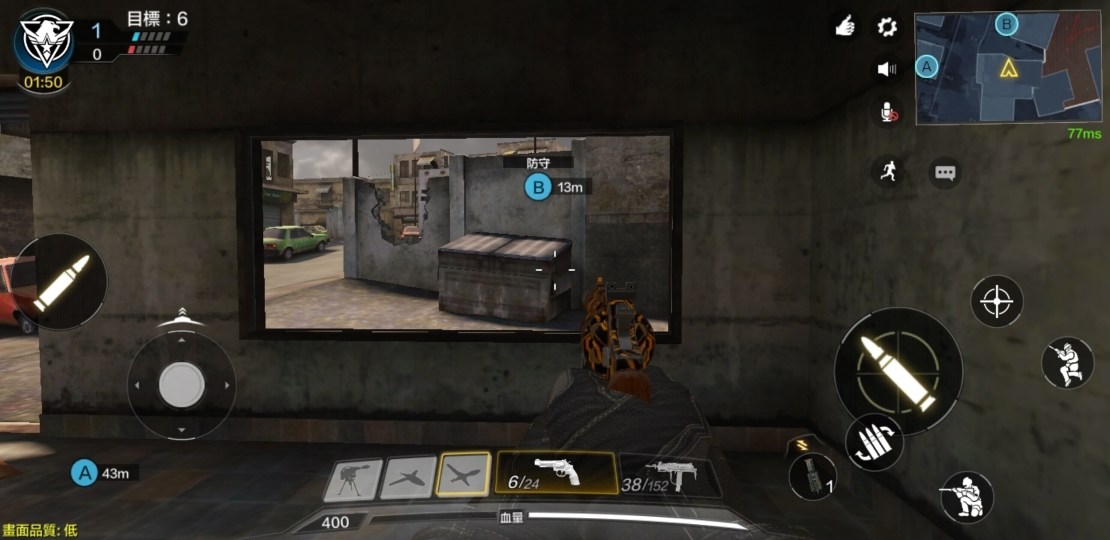The image size is (1110, 540).
Task: Reload using the bullets-with-arrows button
Action: 875,442
